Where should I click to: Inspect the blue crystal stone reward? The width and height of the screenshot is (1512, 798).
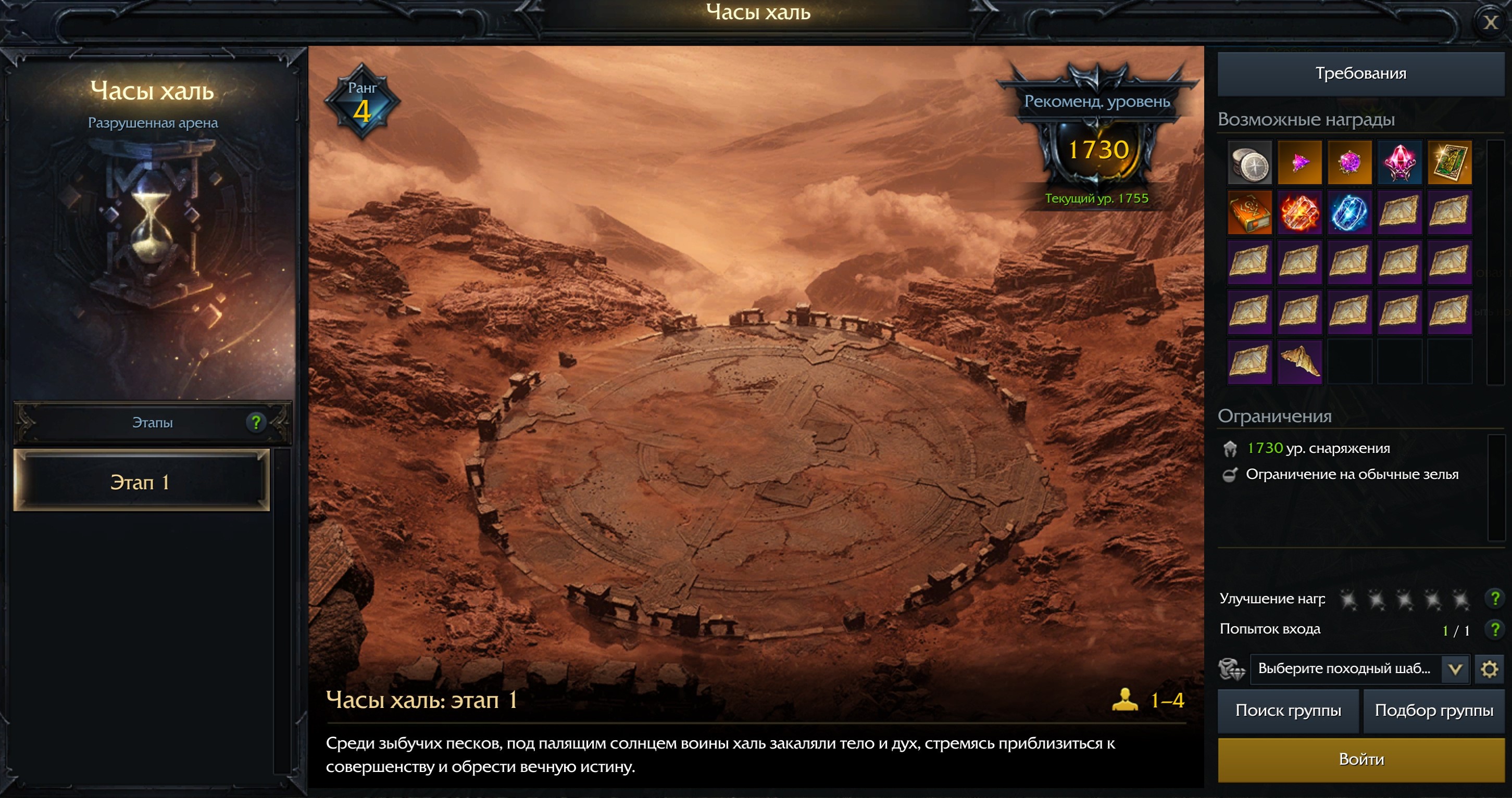[1349, 212]
